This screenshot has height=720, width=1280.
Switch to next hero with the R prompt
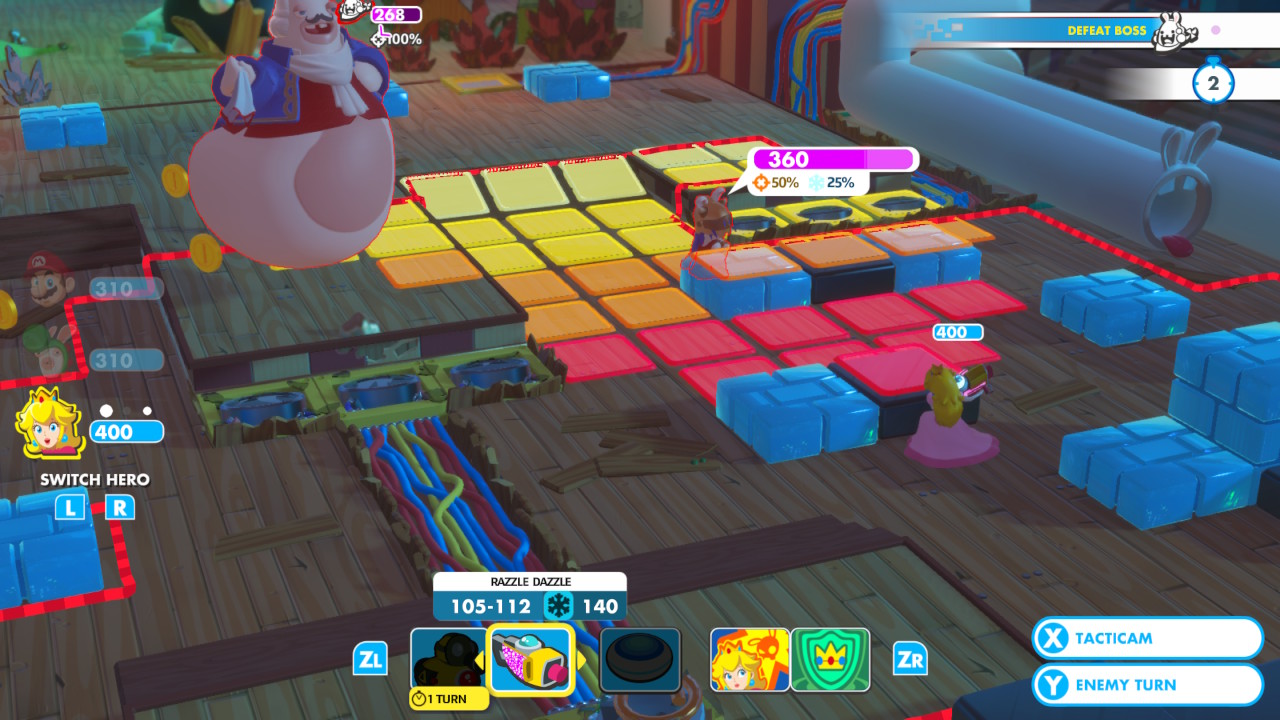pos(119,508)
